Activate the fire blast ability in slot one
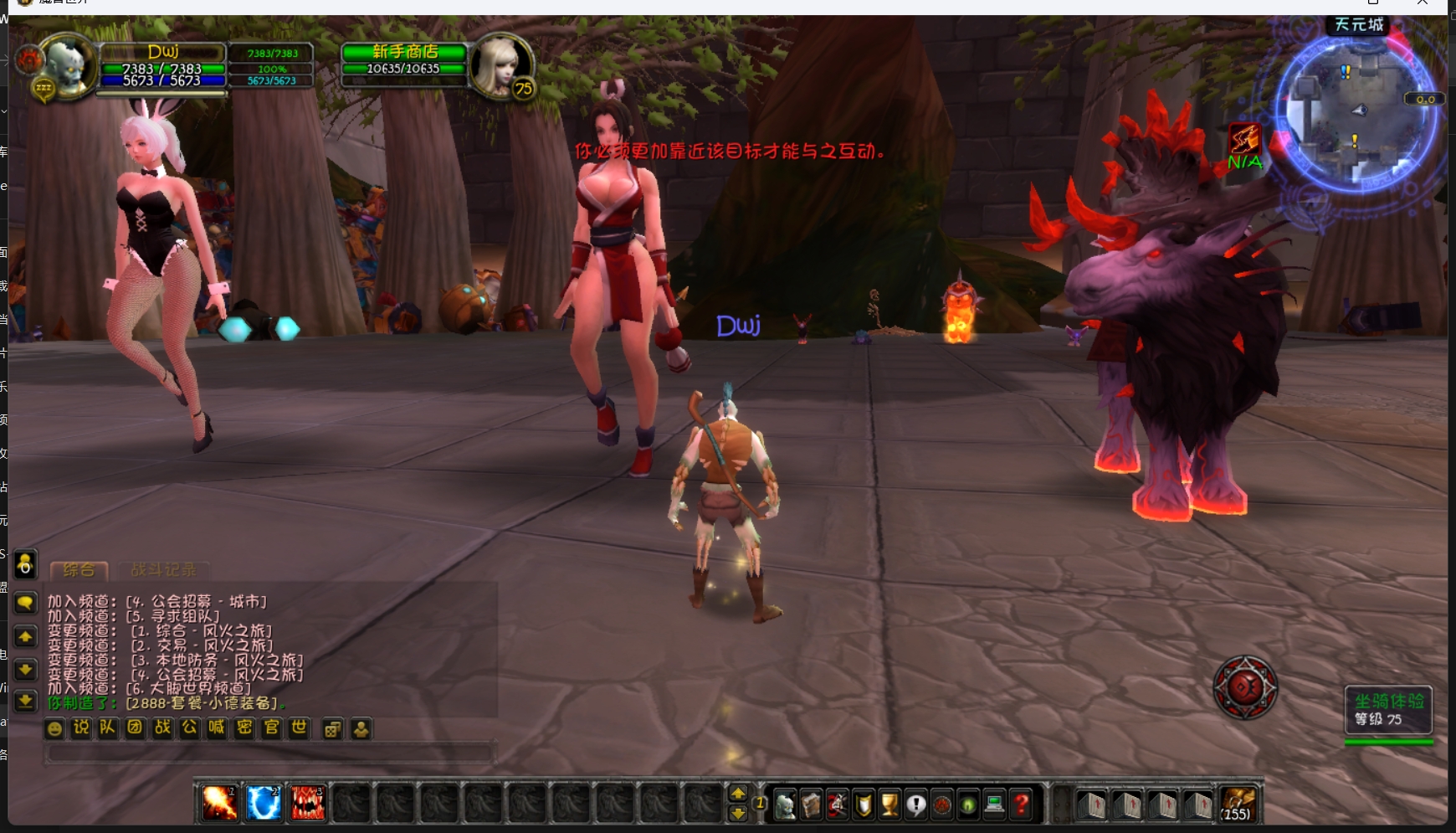Screen dimensions: 1456x833 click(x=219, y=804)
